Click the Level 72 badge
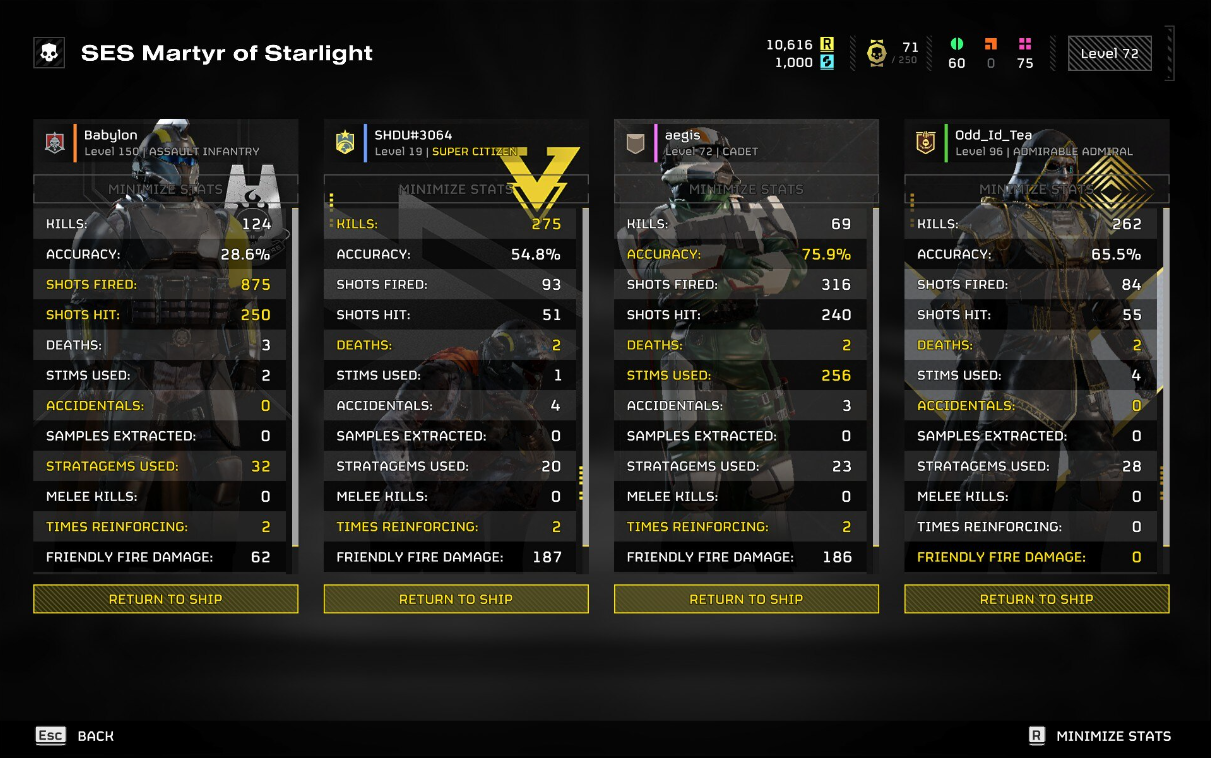The image size is (1211, 758). click(x=1109, y=54)
